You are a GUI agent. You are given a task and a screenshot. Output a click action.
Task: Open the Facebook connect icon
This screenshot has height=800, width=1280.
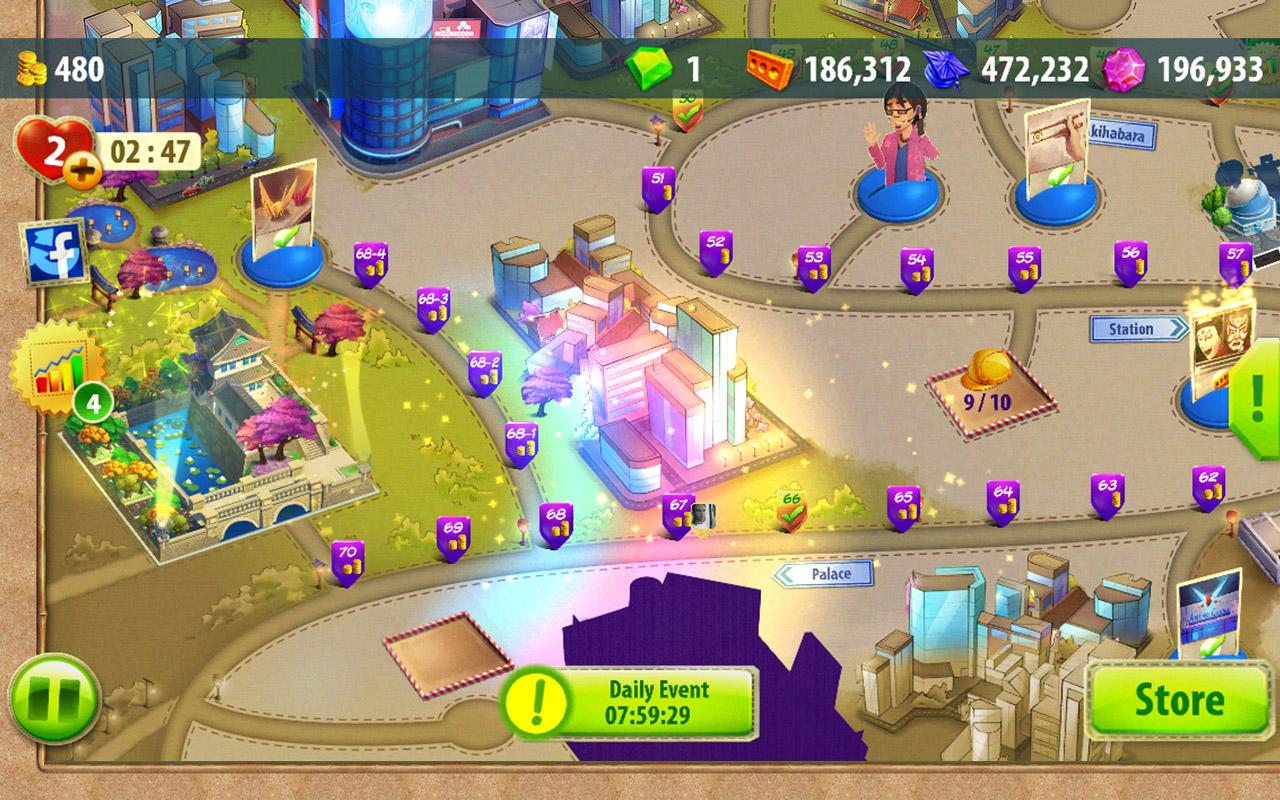56,253
